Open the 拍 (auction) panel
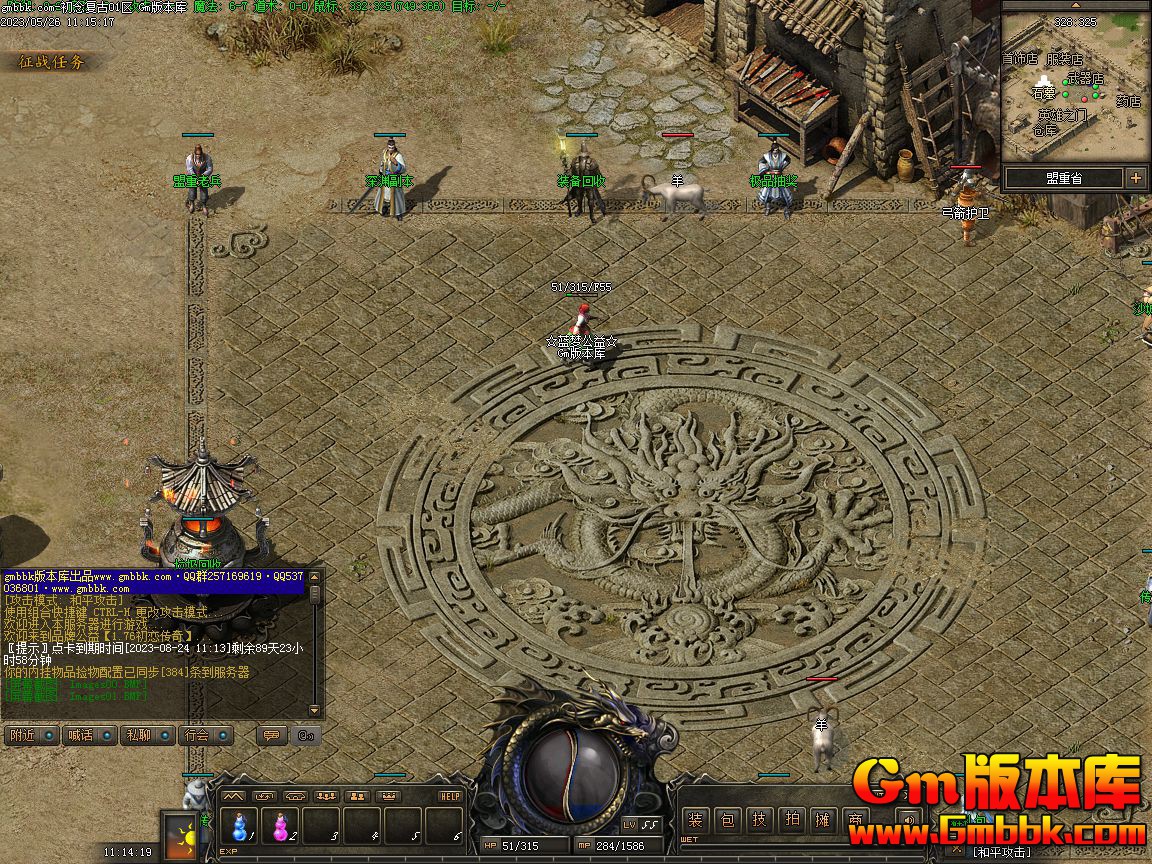 point(792,821)
